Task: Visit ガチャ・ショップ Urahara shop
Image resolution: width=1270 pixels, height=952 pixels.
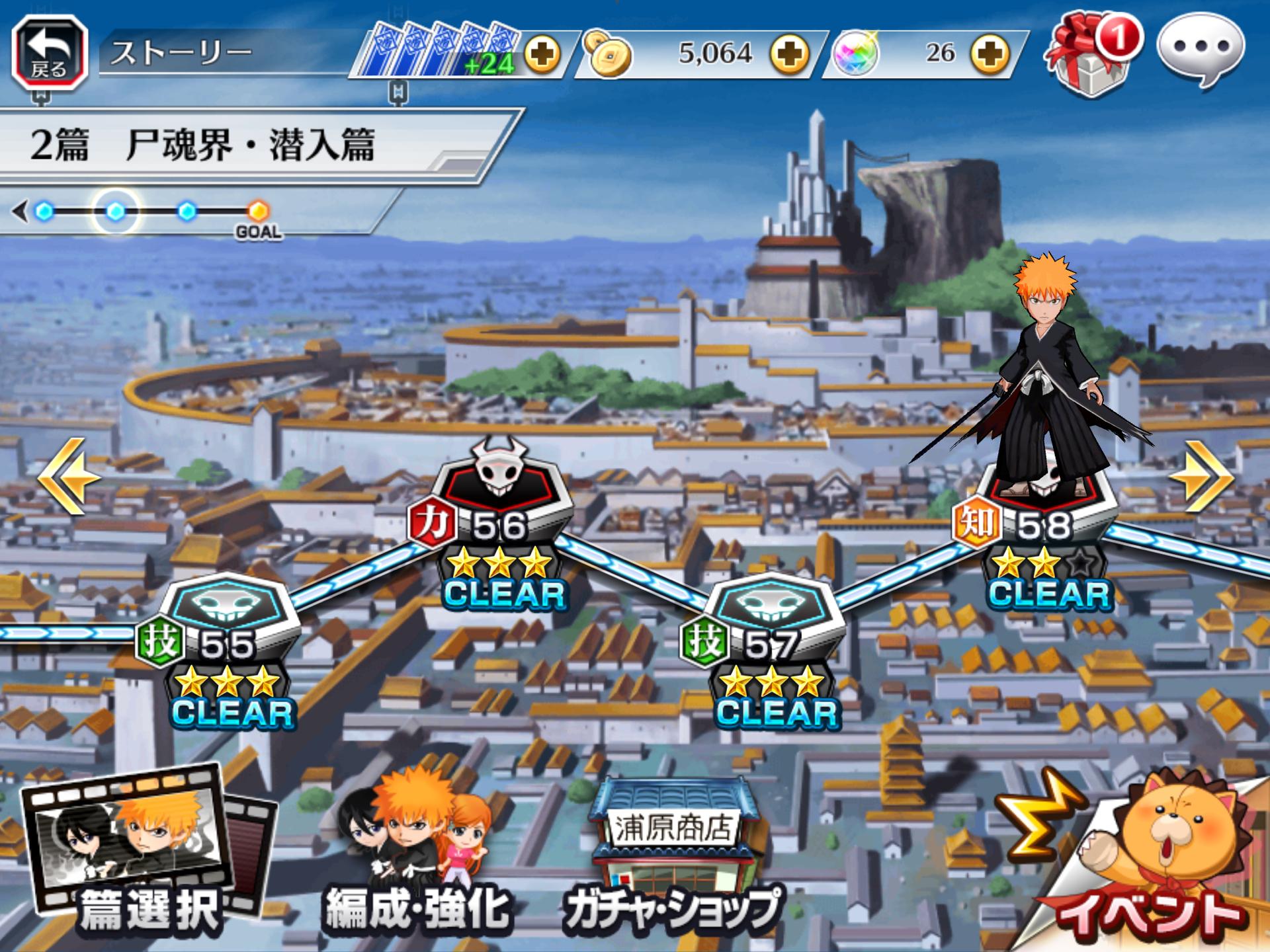Action: pyautogui.click(x=671, y=859)
